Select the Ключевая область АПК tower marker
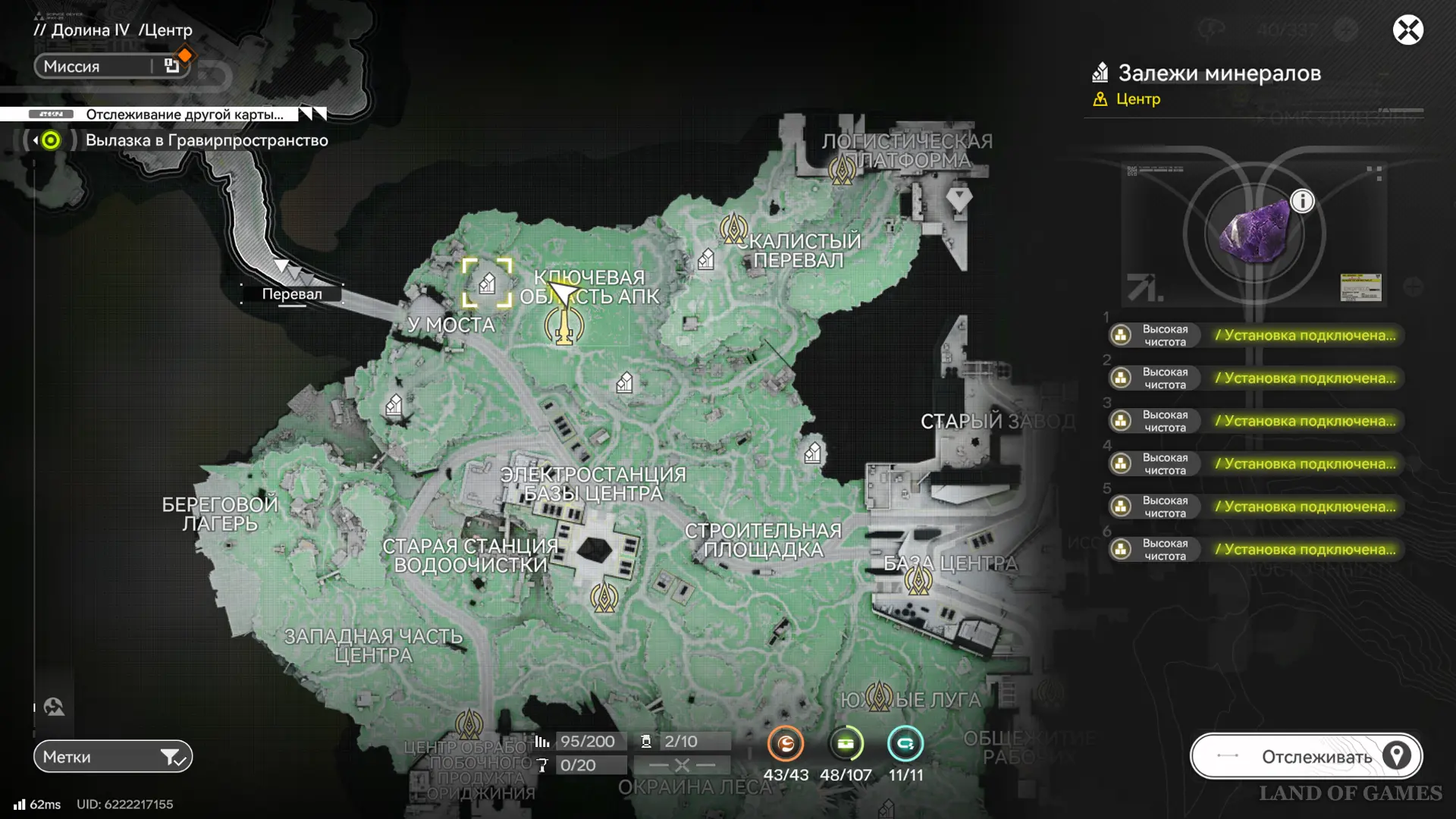This screenshot has height=819, width=1456. [564, 326]
